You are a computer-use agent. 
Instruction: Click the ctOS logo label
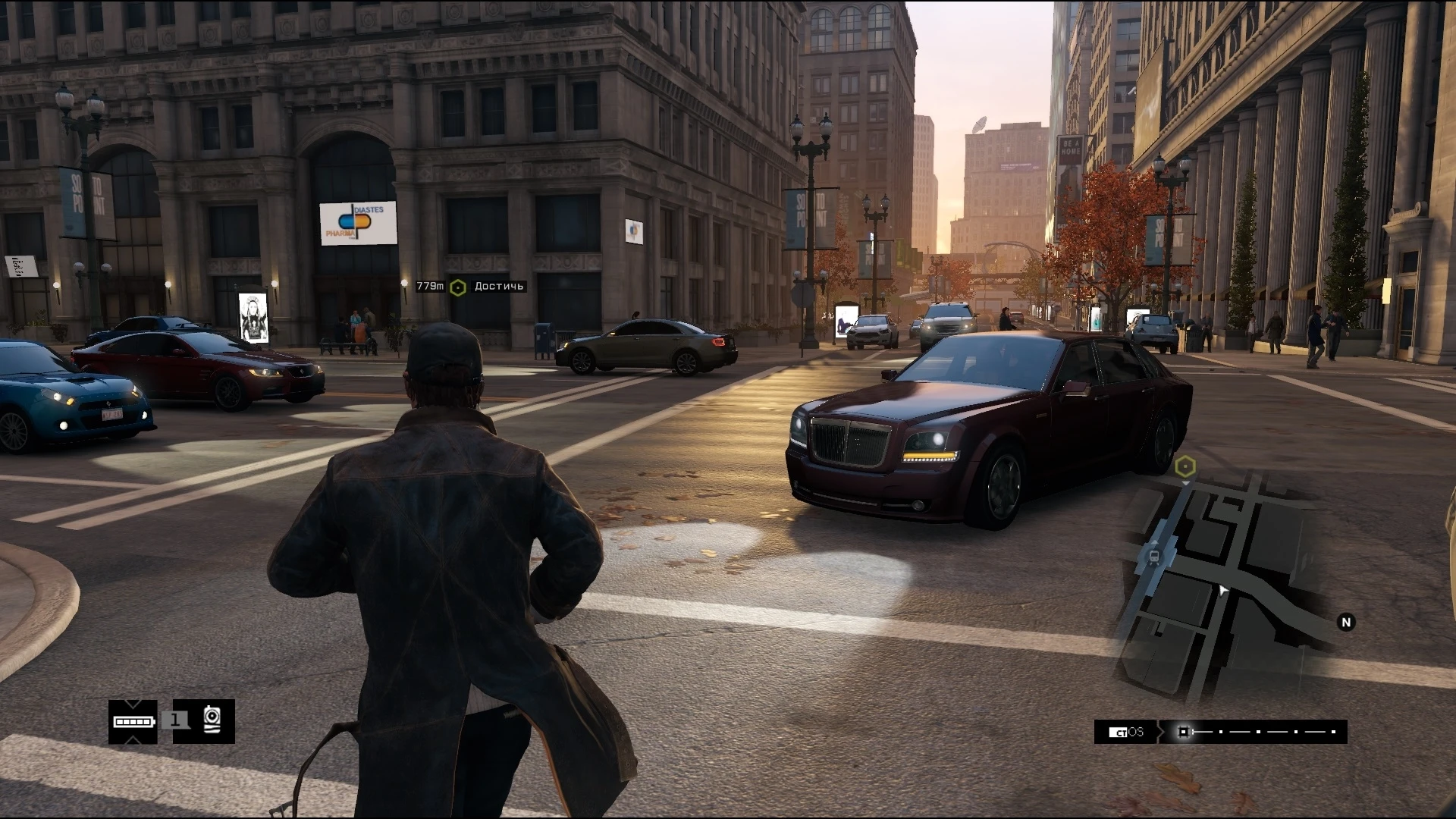click(1125, 732)
